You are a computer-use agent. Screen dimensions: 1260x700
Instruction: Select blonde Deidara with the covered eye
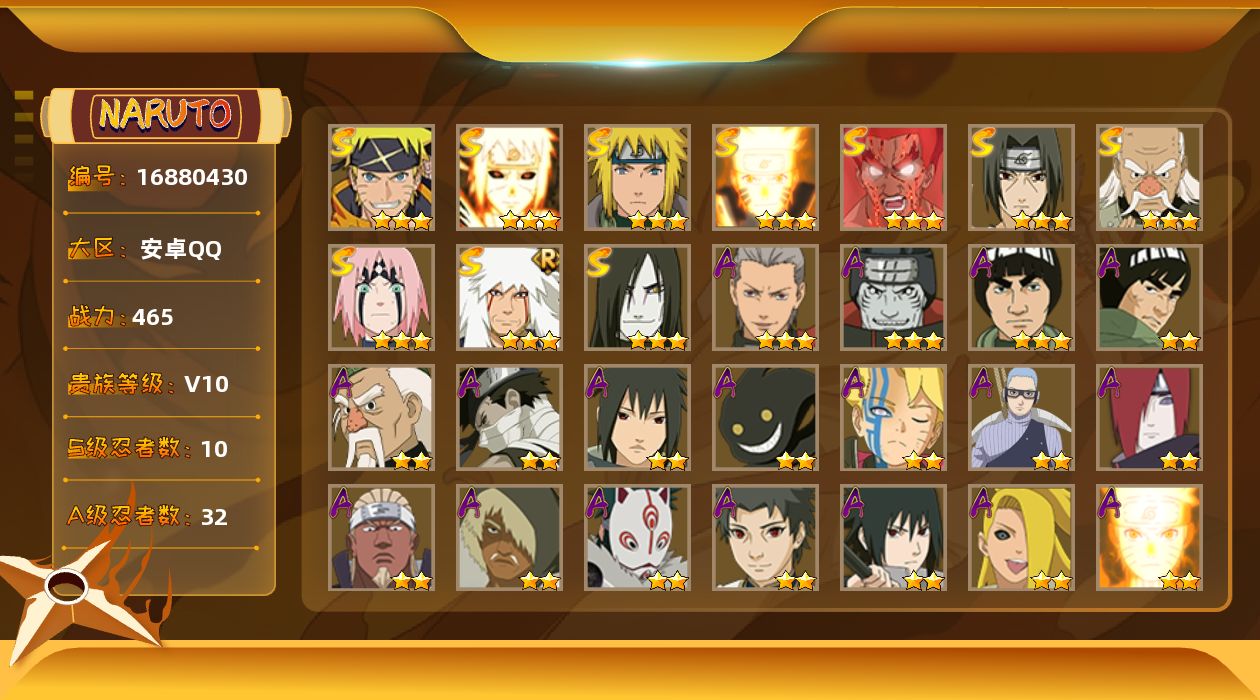[x=1021, y=537]
